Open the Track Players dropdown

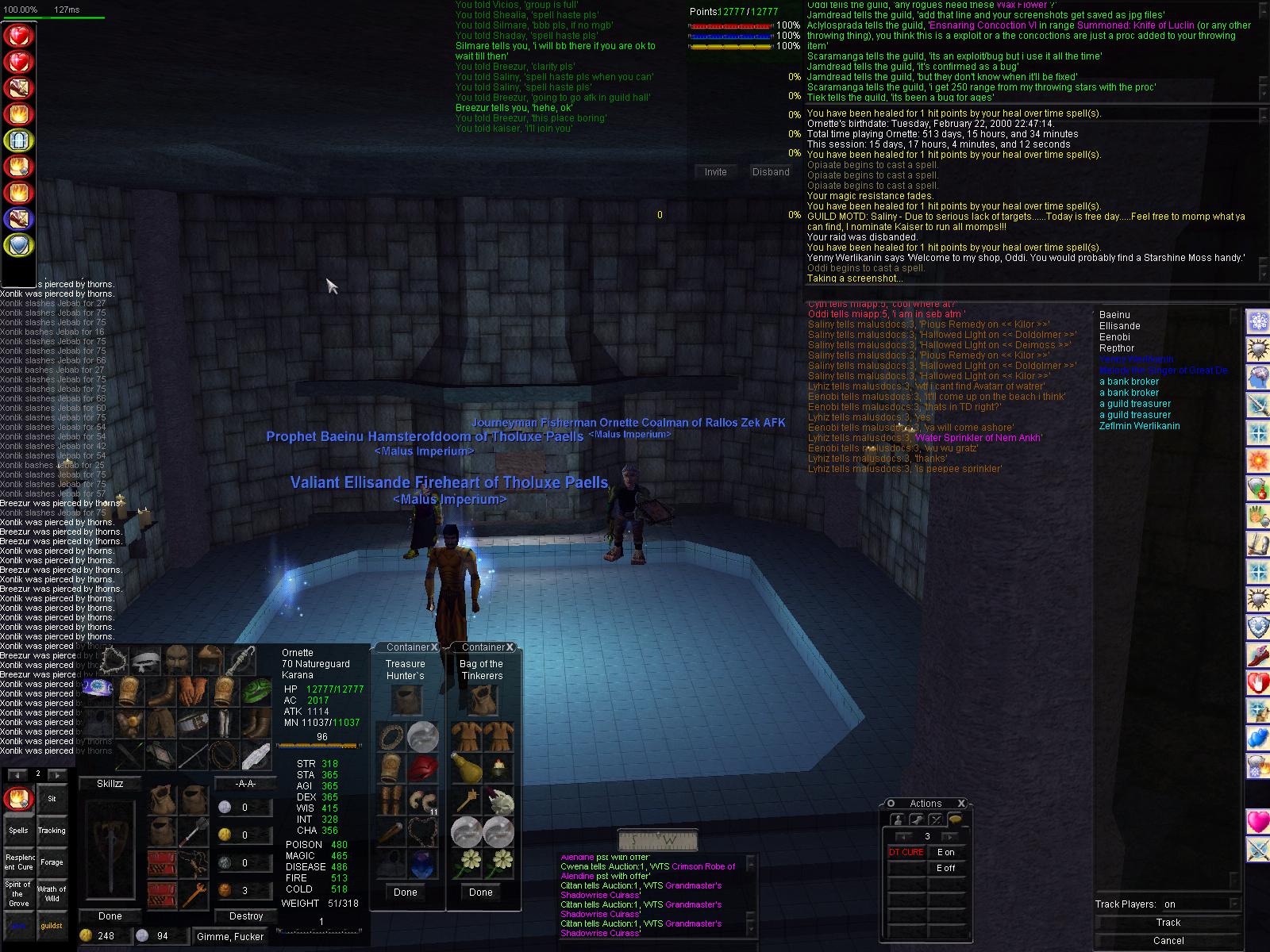pyautogui.click(x=1233, y=904)
